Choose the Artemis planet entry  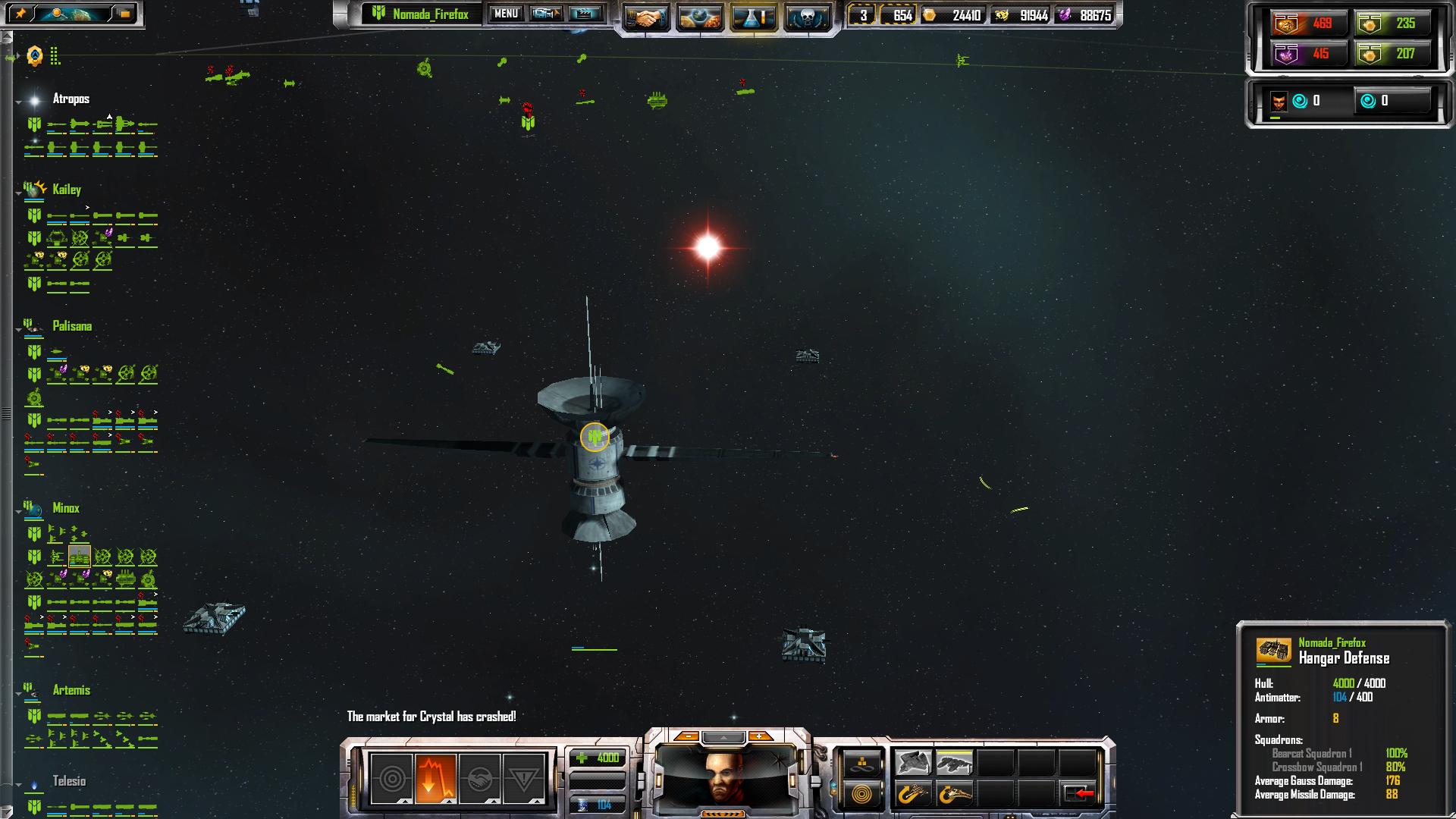[x=71, y=690]
